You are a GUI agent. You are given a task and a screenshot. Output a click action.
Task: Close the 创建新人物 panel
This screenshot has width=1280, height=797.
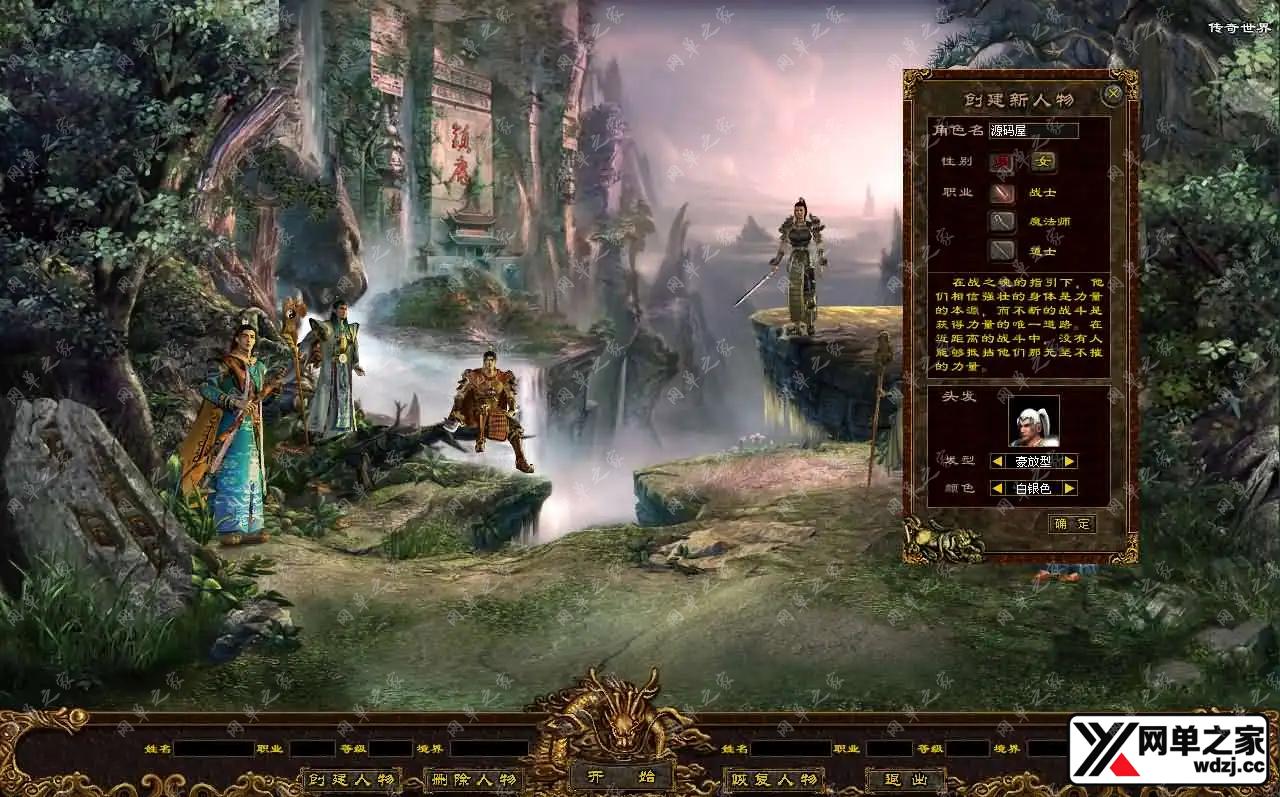point(1112,96)
